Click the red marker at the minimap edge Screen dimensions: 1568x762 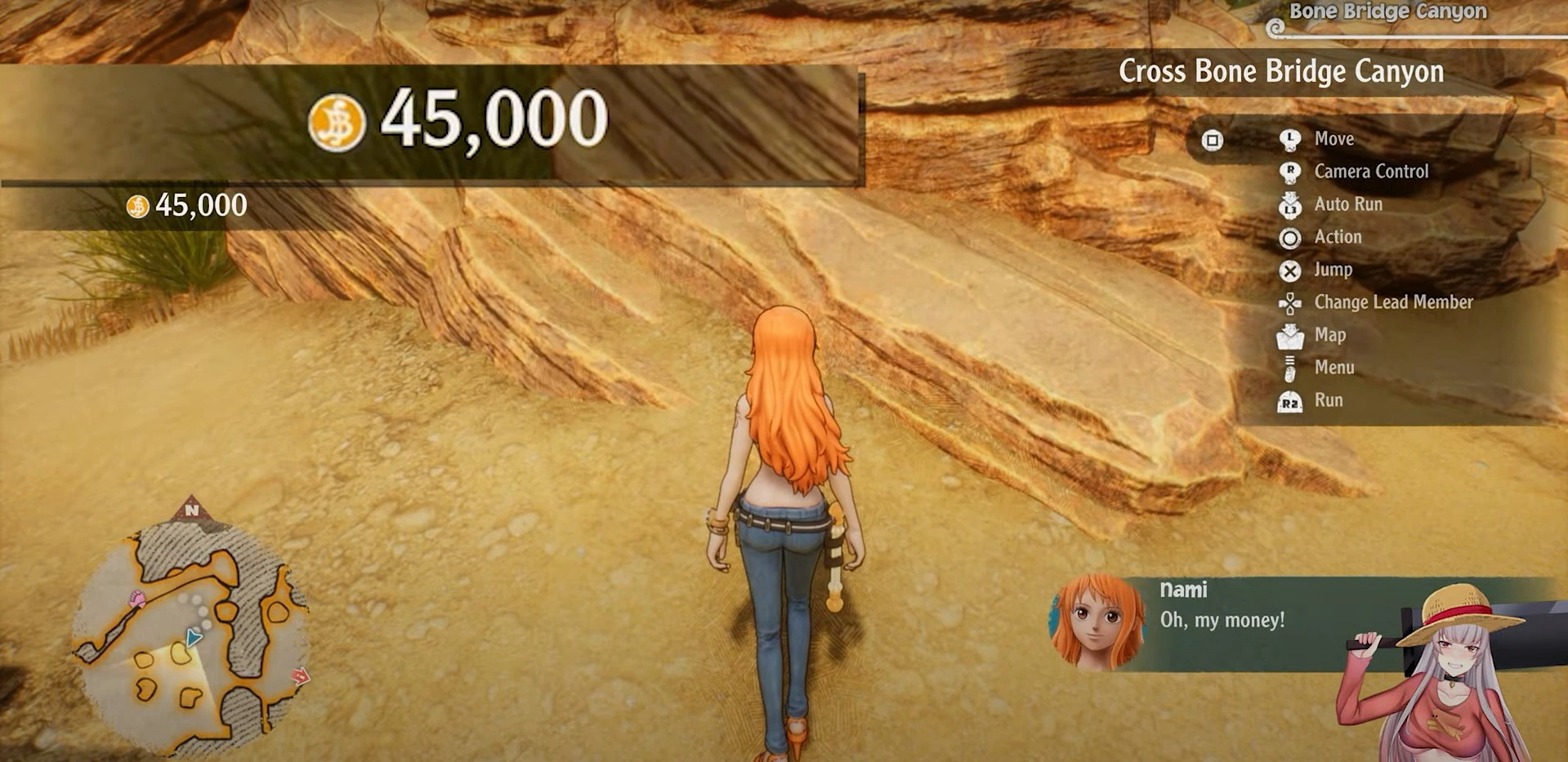301,675
